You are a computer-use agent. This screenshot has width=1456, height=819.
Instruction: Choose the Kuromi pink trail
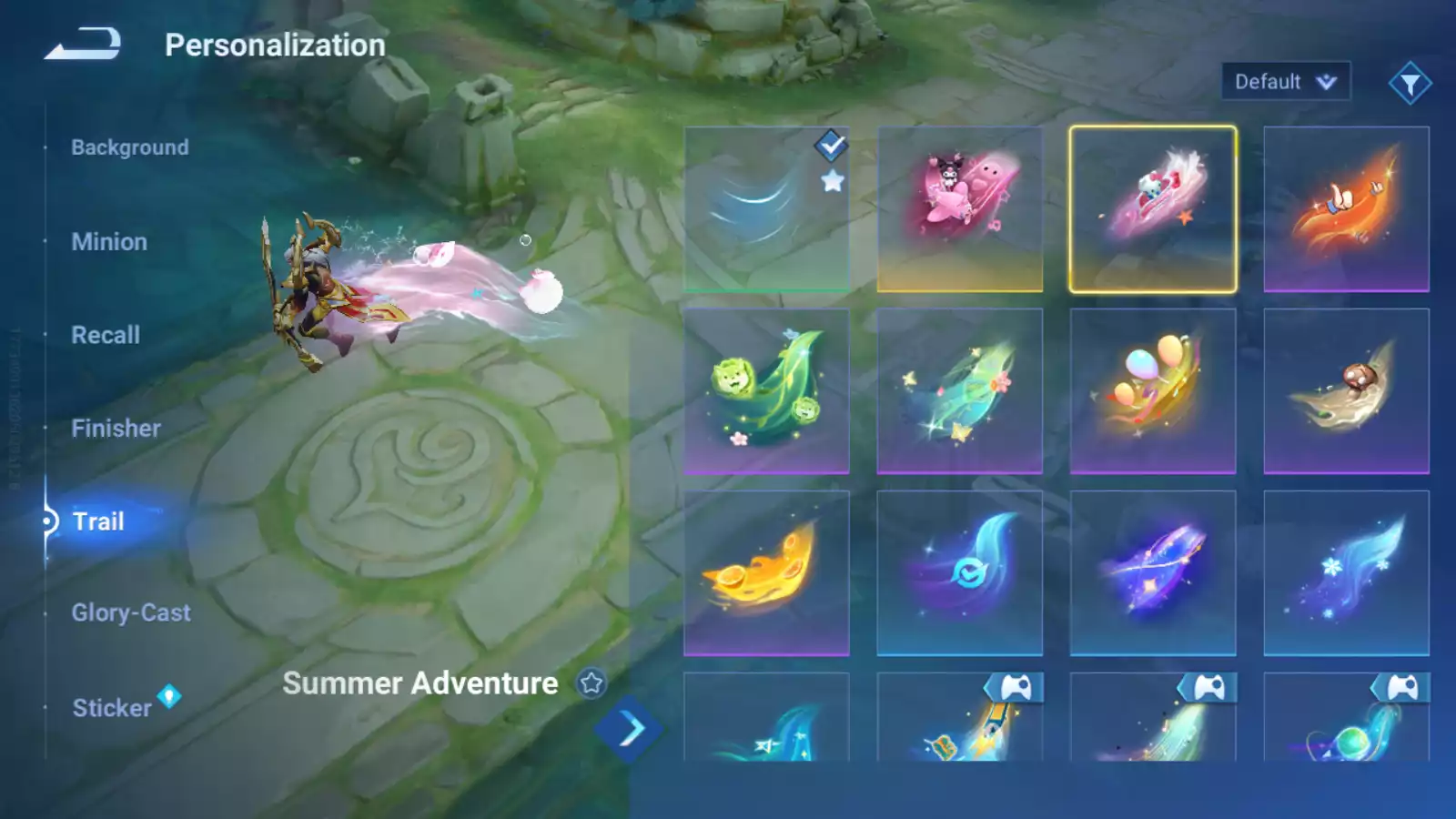click(x=959, y=209)
